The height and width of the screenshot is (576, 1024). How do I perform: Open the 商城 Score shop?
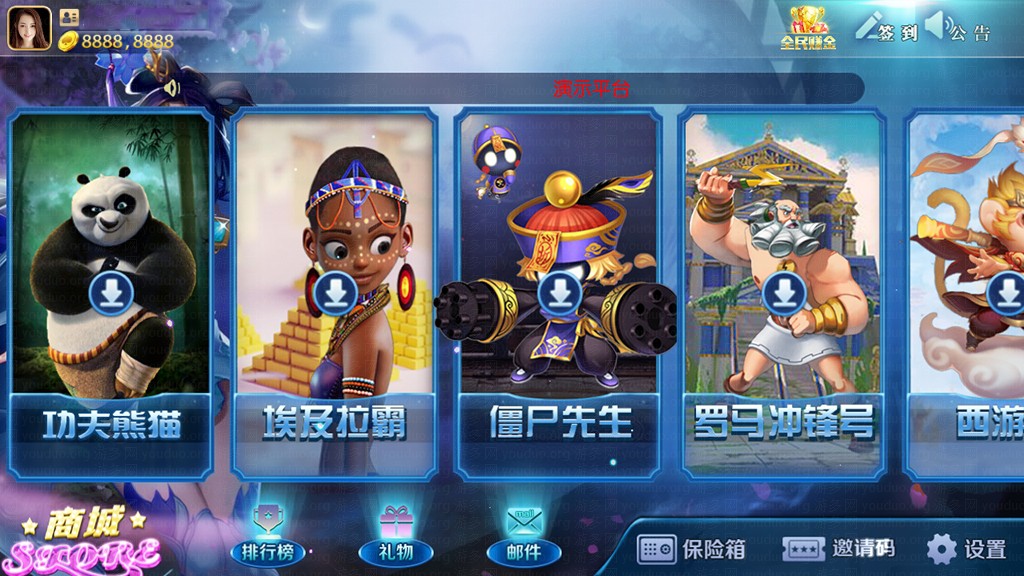coord(85,540)
